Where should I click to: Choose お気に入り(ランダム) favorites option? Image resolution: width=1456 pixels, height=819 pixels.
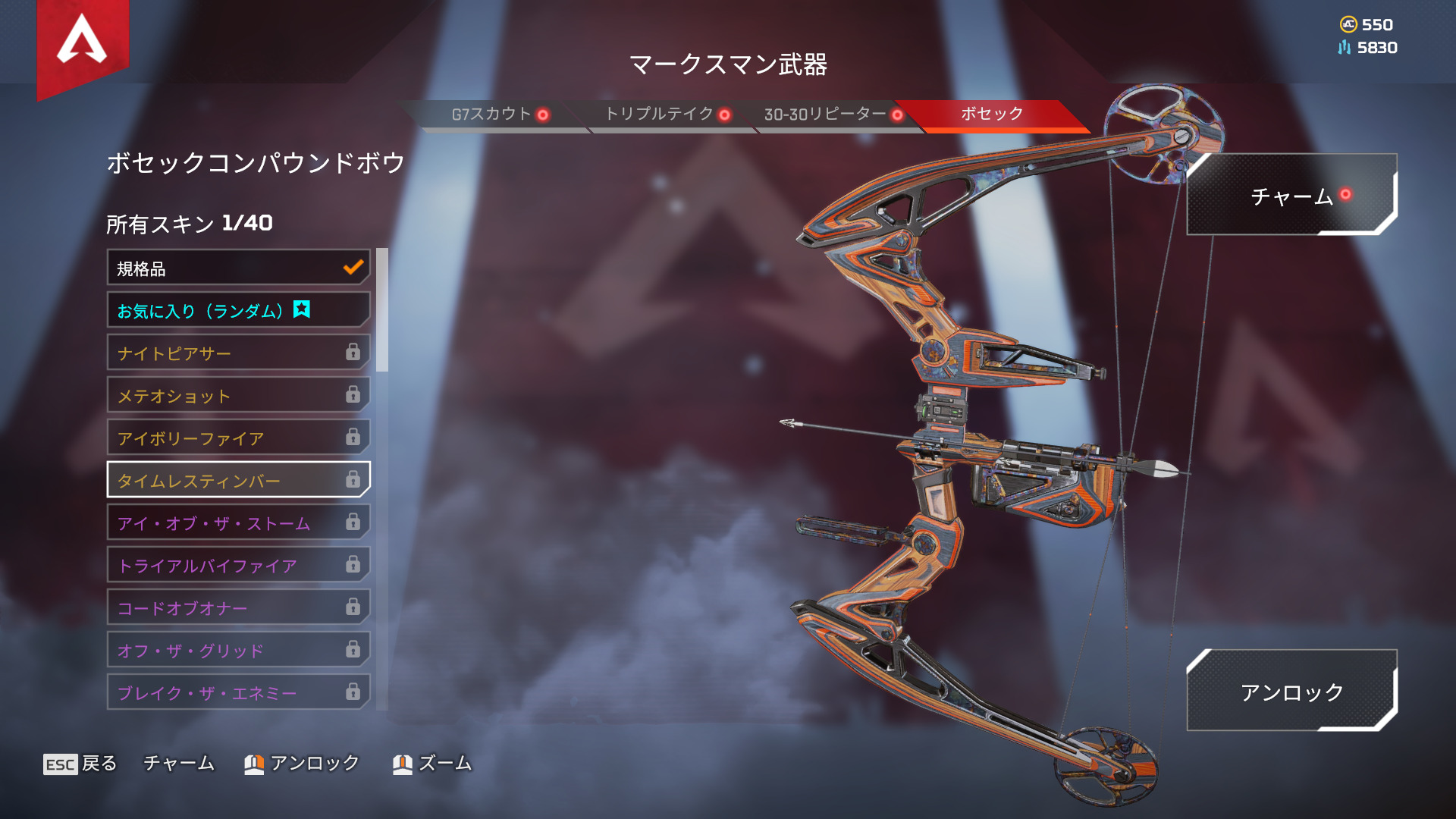coord(238,311)
